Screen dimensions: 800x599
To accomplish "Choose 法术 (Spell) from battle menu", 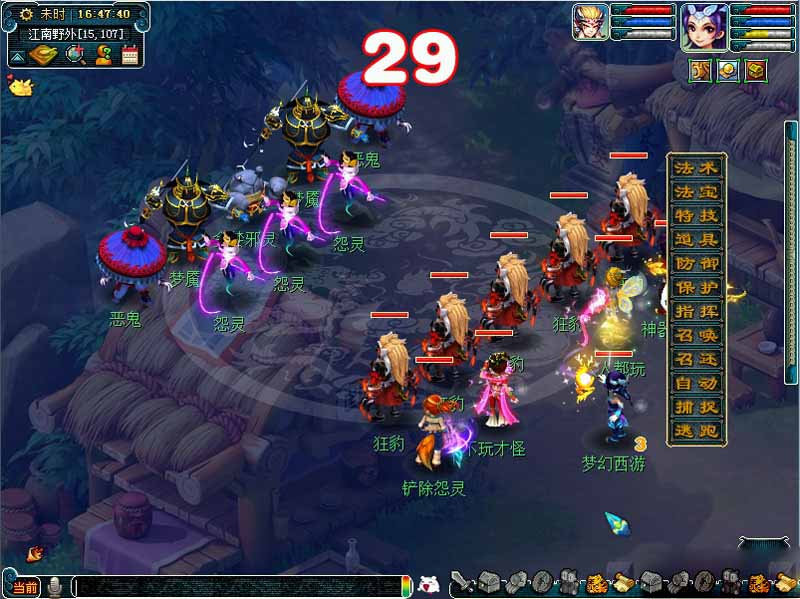I will pyautogui.click(x=697, y=168).
